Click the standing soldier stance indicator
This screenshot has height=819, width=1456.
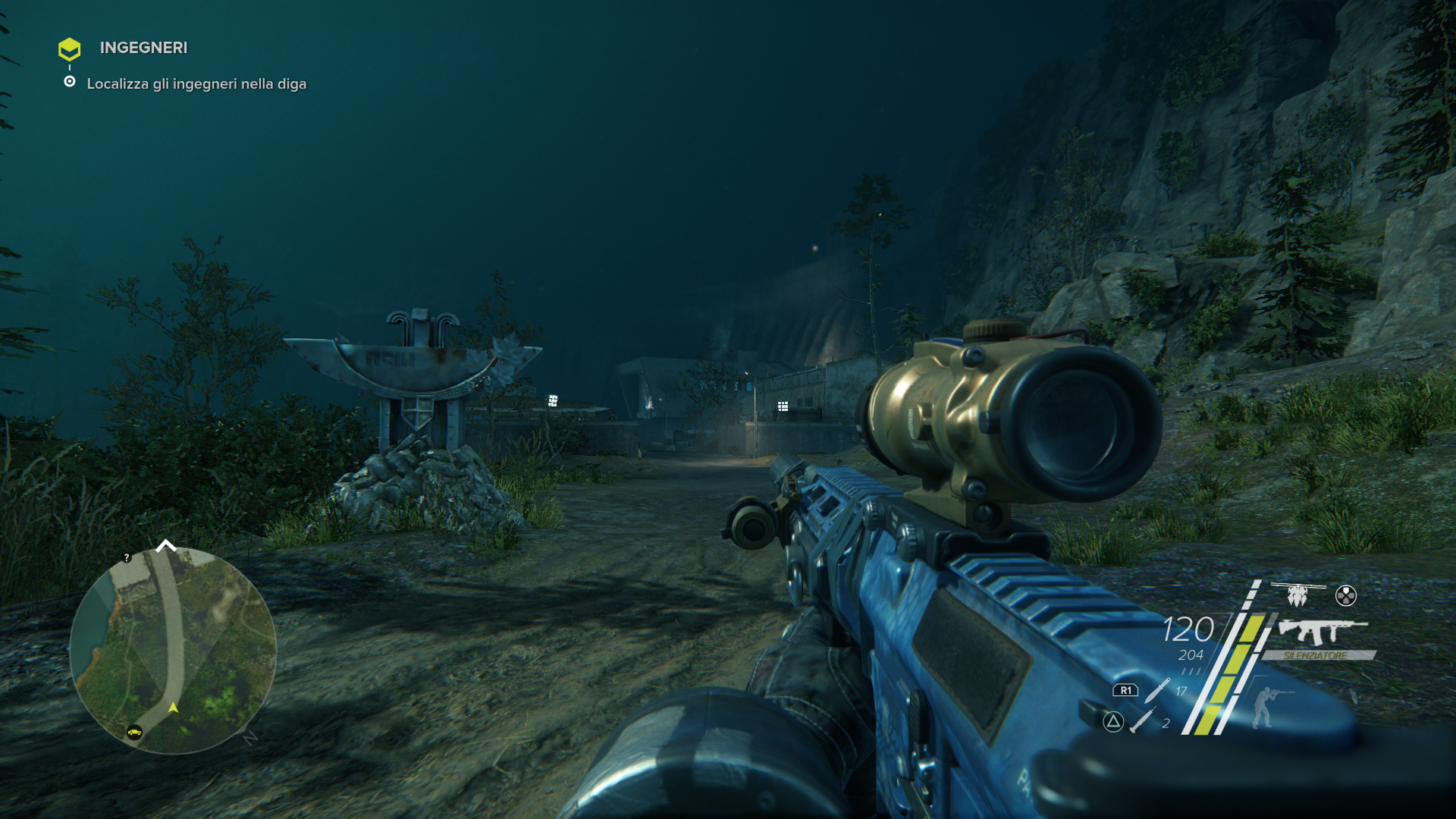[1265, 706]
